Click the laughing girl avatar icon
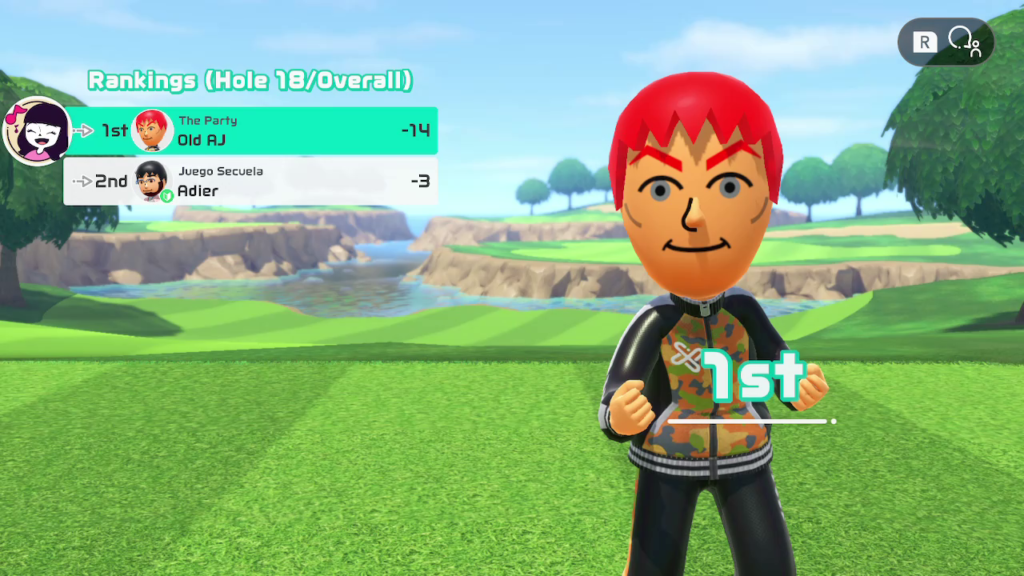Viewport: 1024px width, 576px height. 38,131
